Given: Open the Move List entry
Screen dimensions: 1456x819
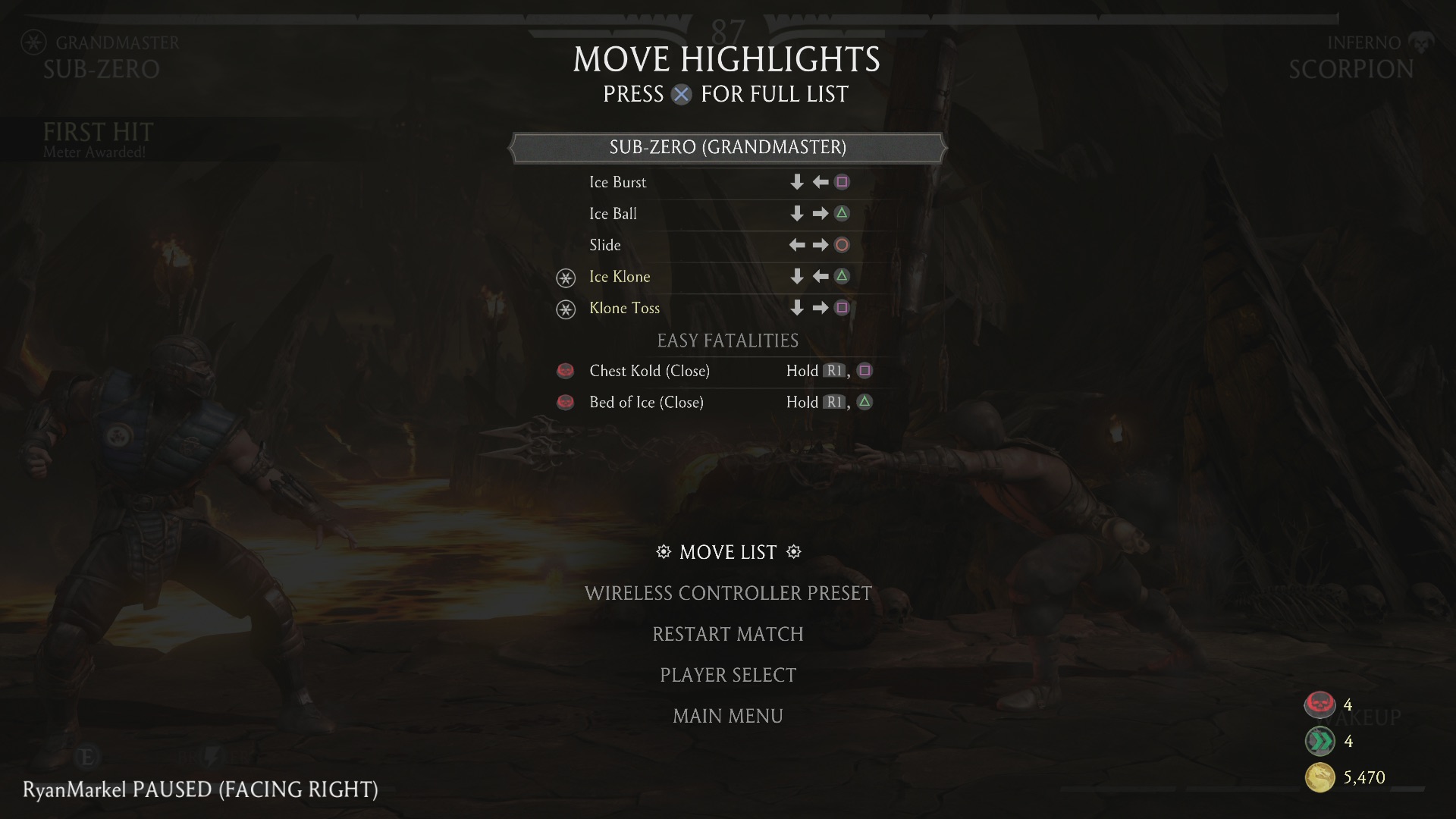Looking at the screenshot, I should tap(728, 552).
